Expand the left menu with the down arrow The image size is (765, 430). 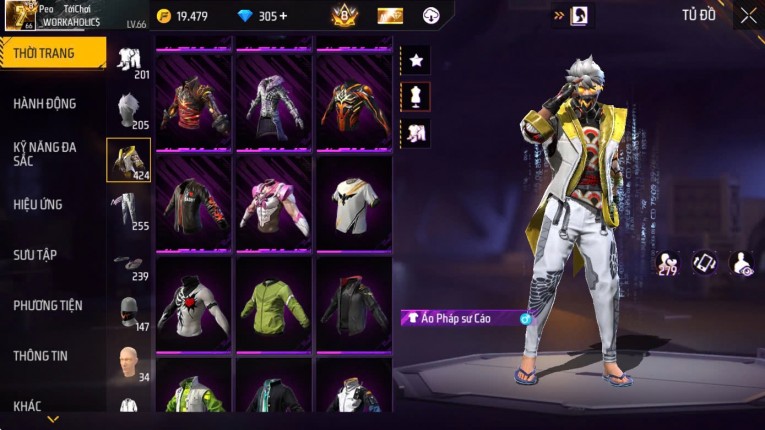pyautogui.click(x=53, y=419)
